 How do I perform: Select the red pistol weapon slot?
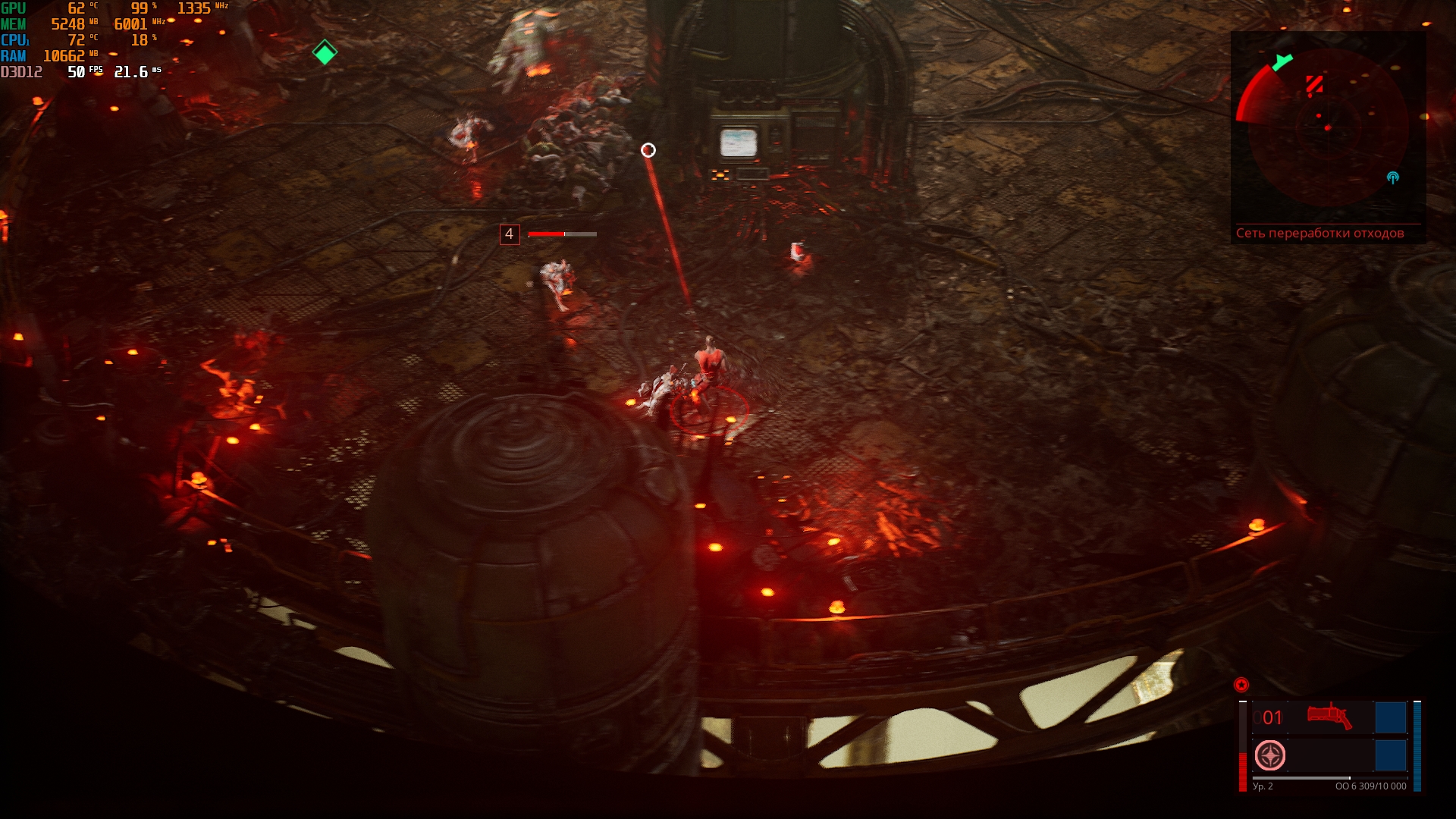click(1329, 716)
